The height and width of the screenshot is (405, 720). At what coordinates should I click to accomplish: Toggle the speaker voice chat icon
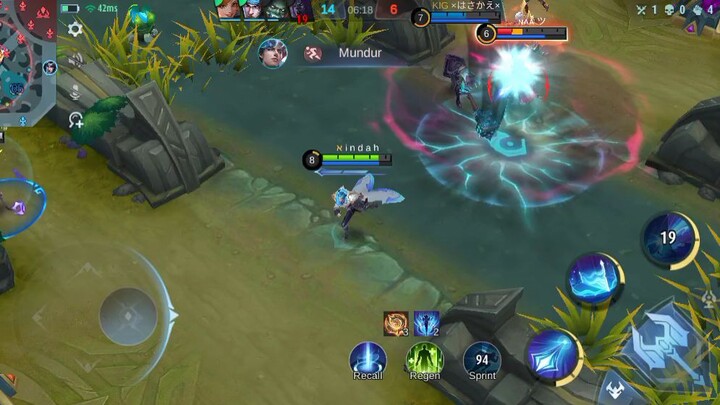(75, 61)
